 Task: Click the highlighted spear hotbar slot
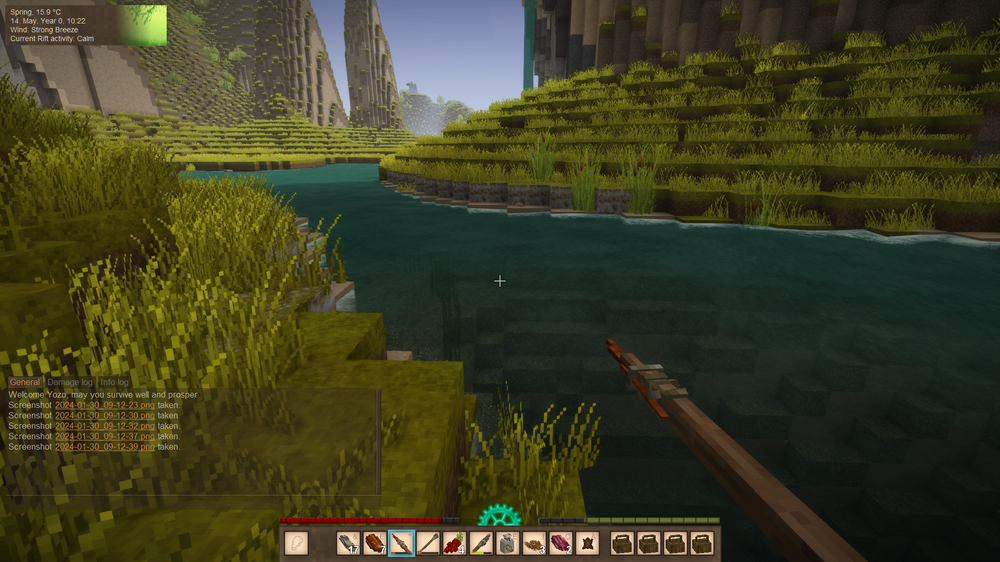point(401,543)
